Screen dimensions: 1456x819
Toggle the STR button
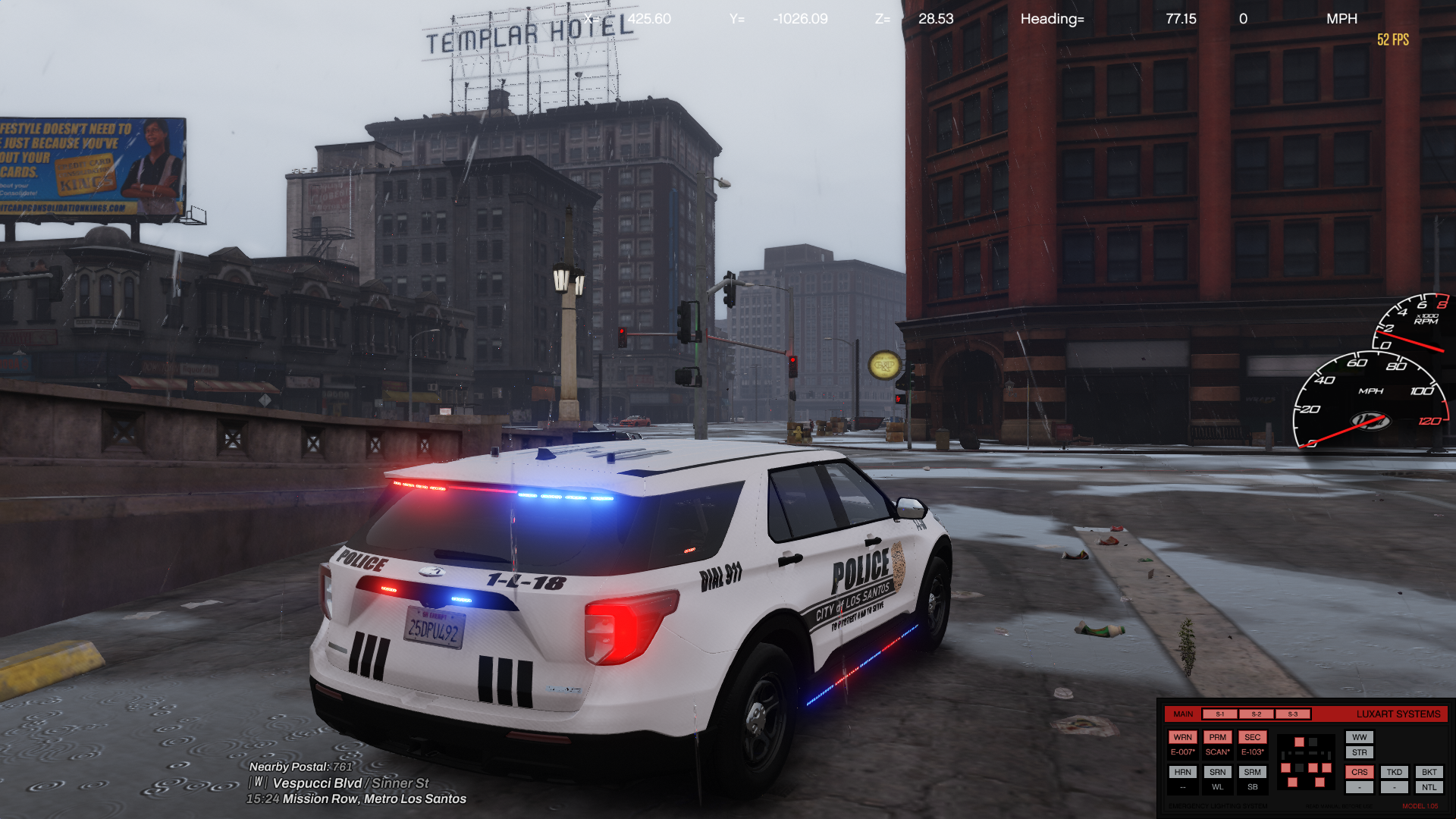pyautogui.click(x=1359, y=752)
